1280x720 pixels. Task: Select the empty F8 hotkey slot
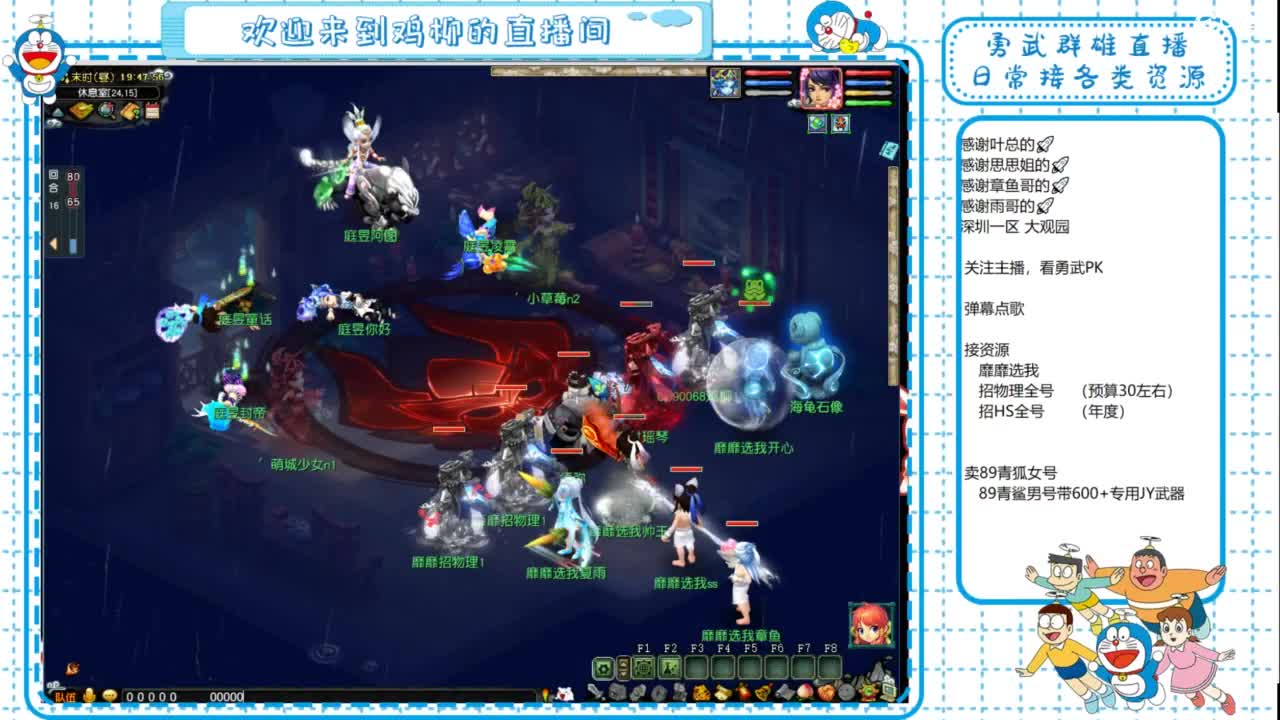[x=831, y=667]
